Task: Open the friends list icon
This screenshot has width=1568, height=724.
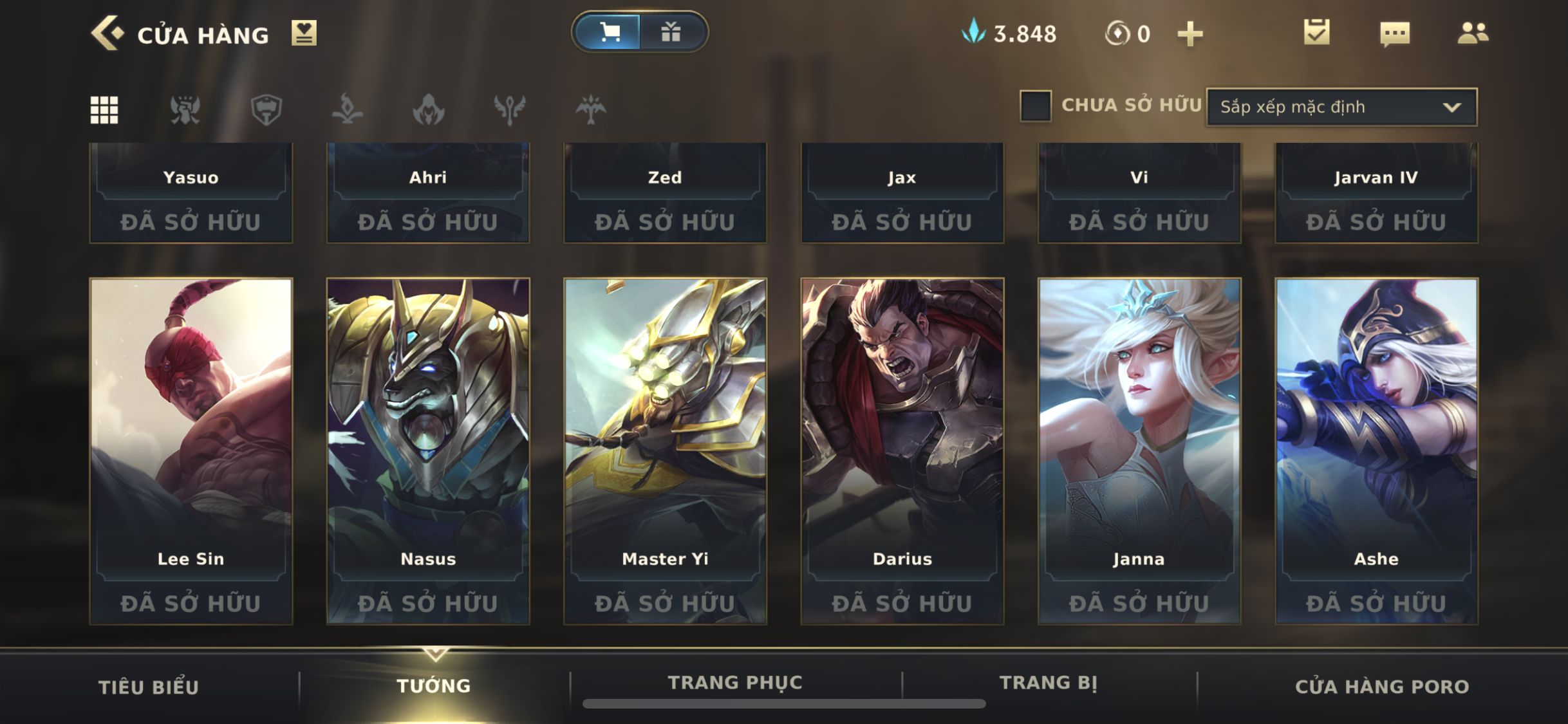Action: coord(1473,33)
